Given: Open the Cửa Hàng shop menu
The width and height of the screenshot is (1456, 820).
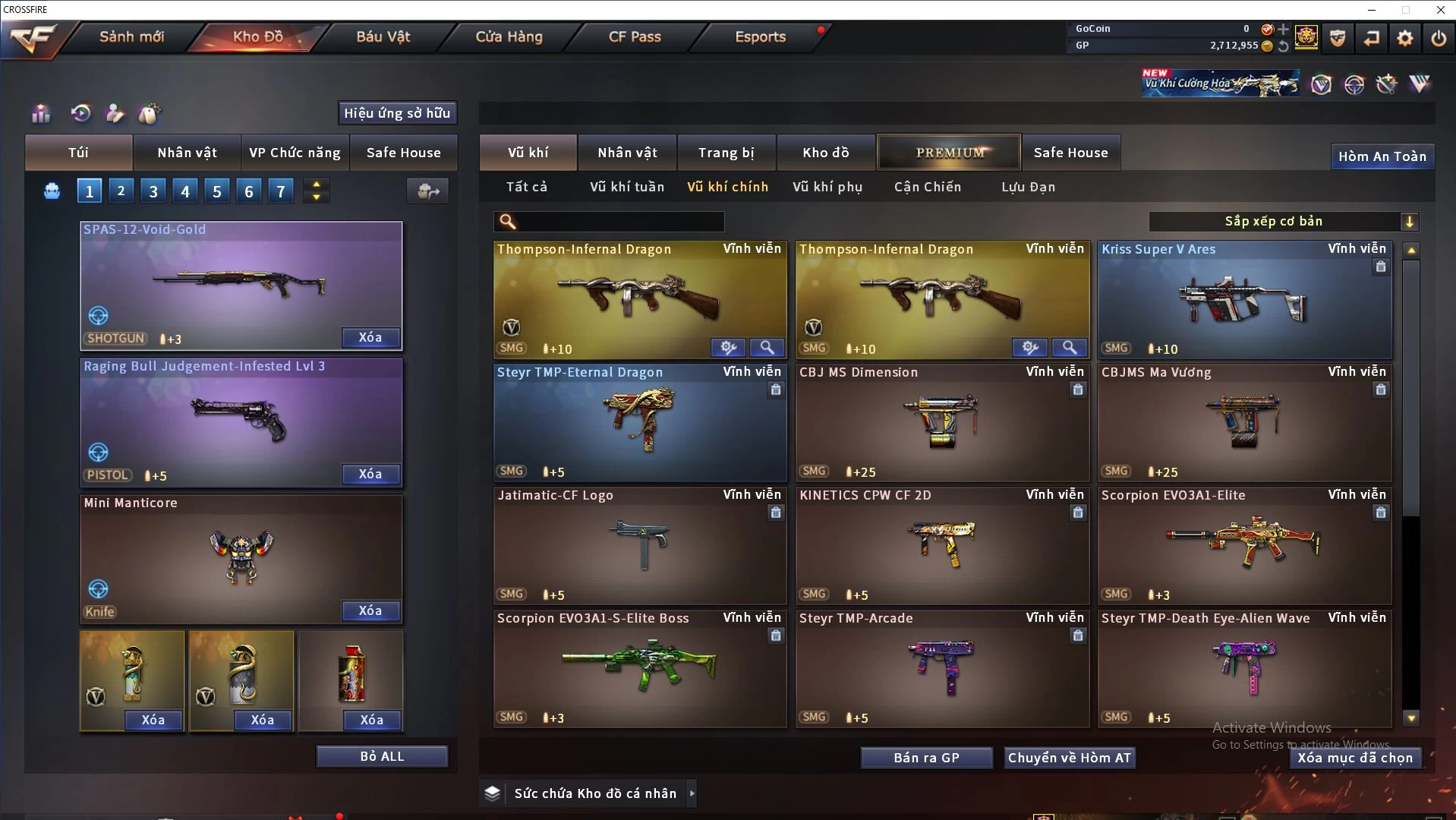Looking at the screenshot, I should click(x=509, y=36).
